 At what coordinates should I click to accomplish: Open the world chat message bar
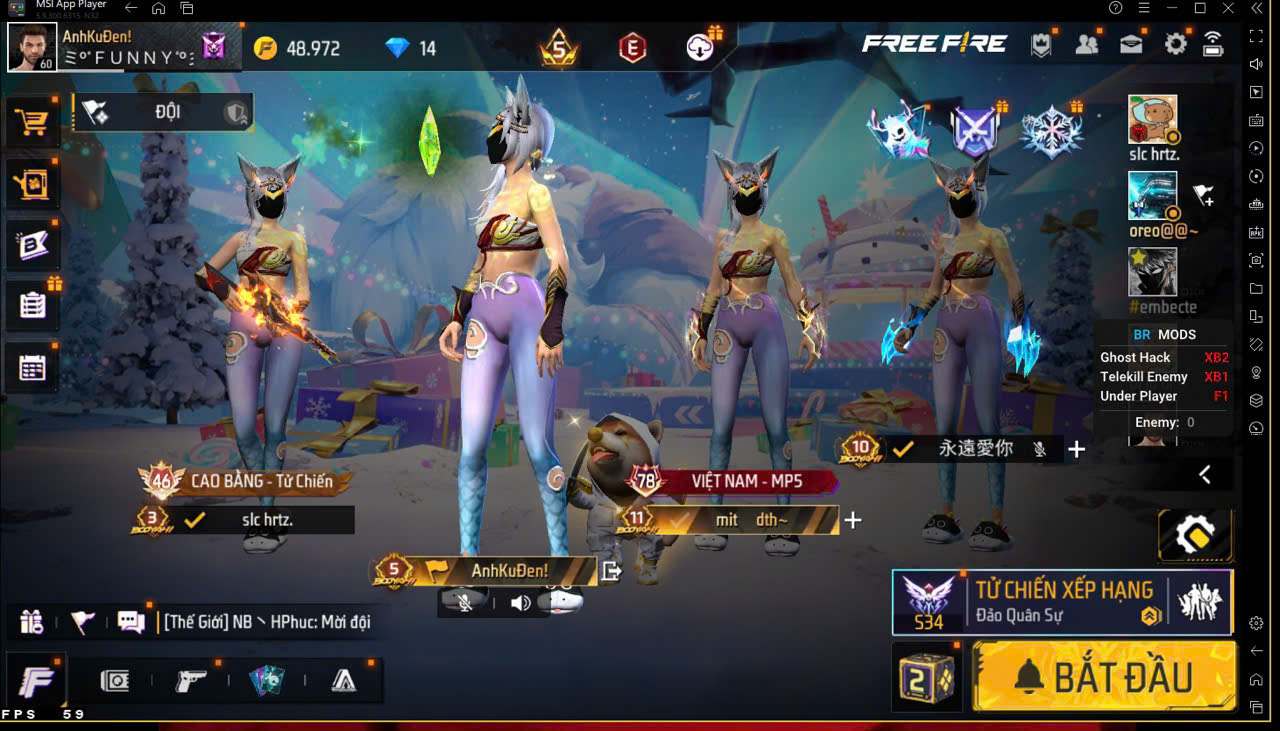[267, 622]
